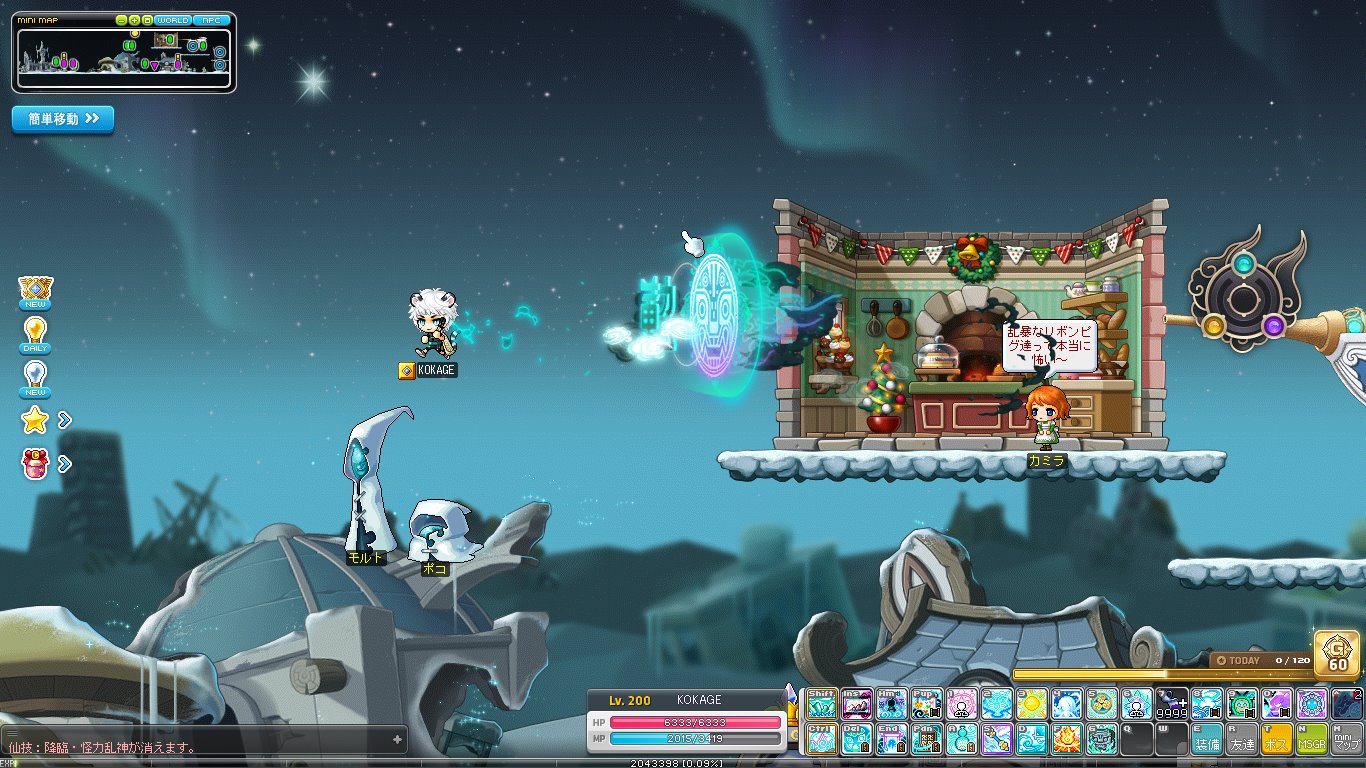Open the yellow star event icon
Image resolution: width=1366 pixels, height=768 pixels.
(35, 421)
